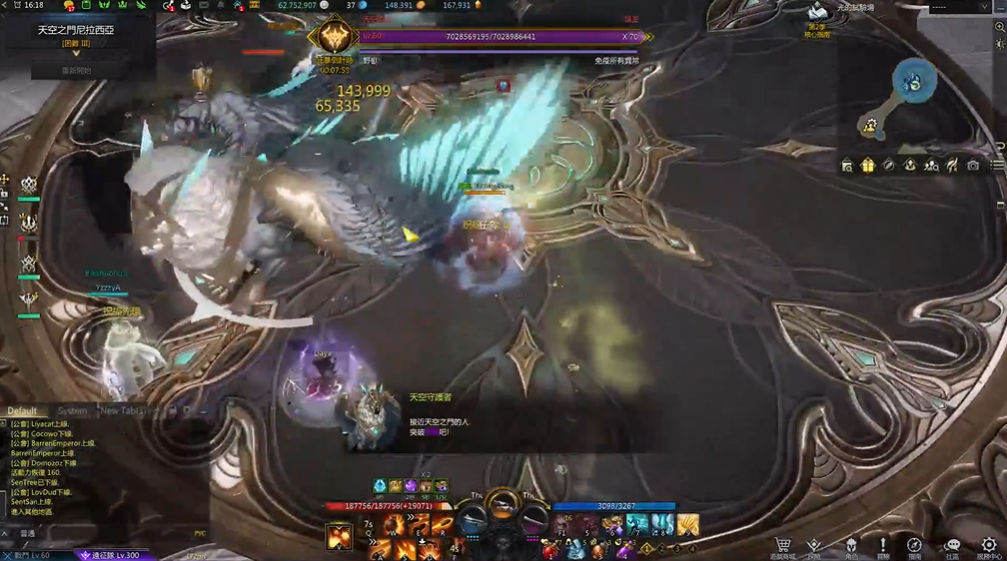Select the large fire skill on the far left
This screenshot has height=561, width=1007.
point(339,537)
